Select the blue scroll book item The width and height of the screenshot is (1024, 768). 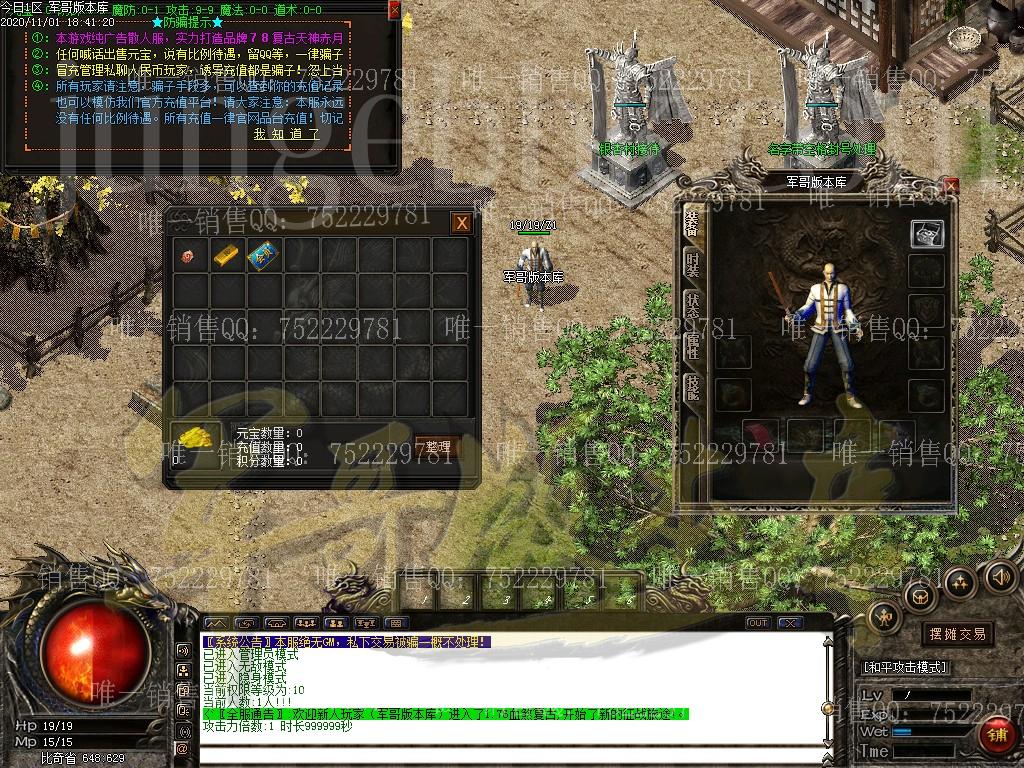pos(263,256)
